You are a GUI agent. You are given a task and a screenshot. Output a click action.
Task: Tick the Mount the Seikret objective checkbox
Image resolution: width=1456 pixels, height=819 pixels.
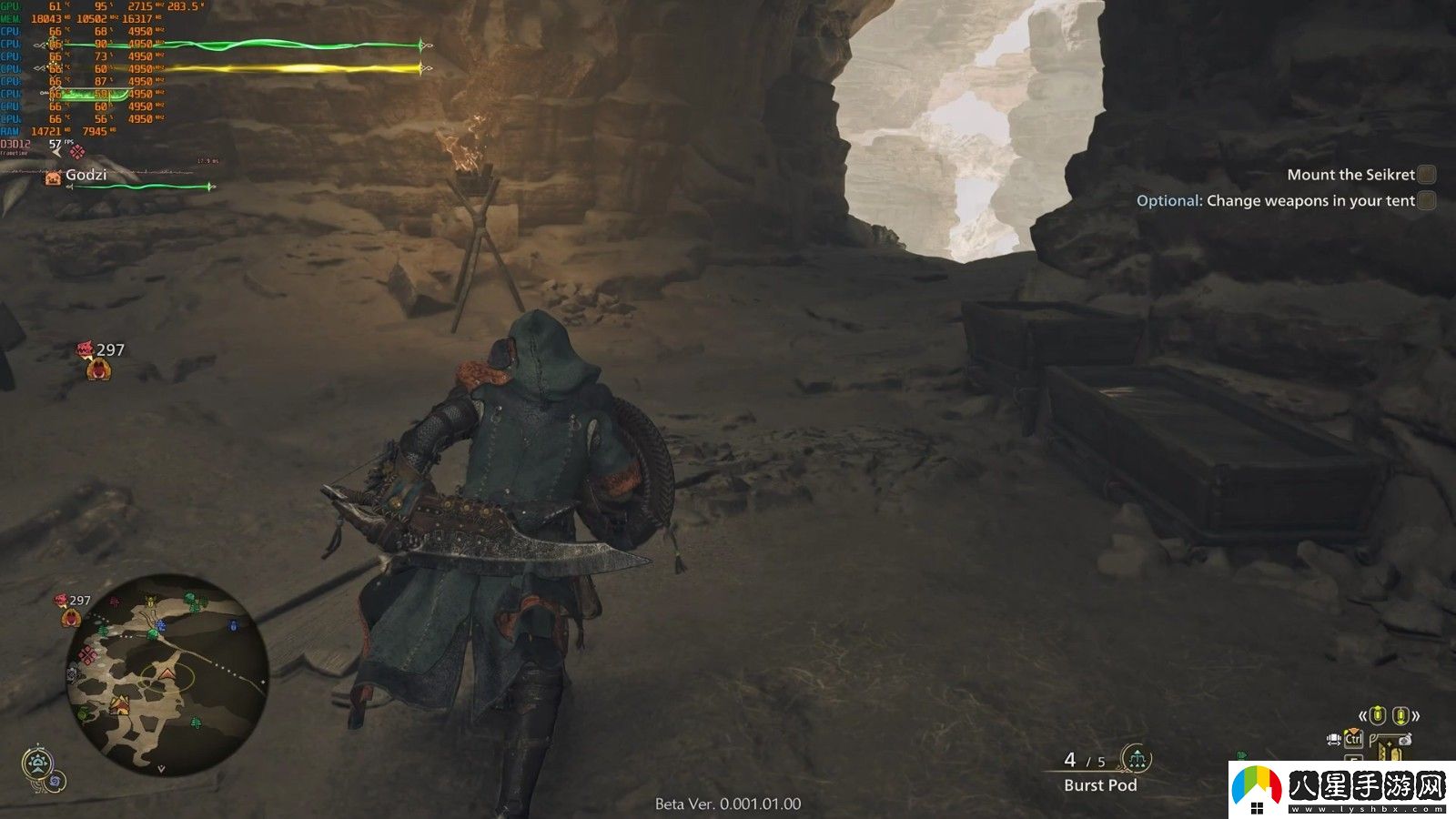tap(1426, 175)
